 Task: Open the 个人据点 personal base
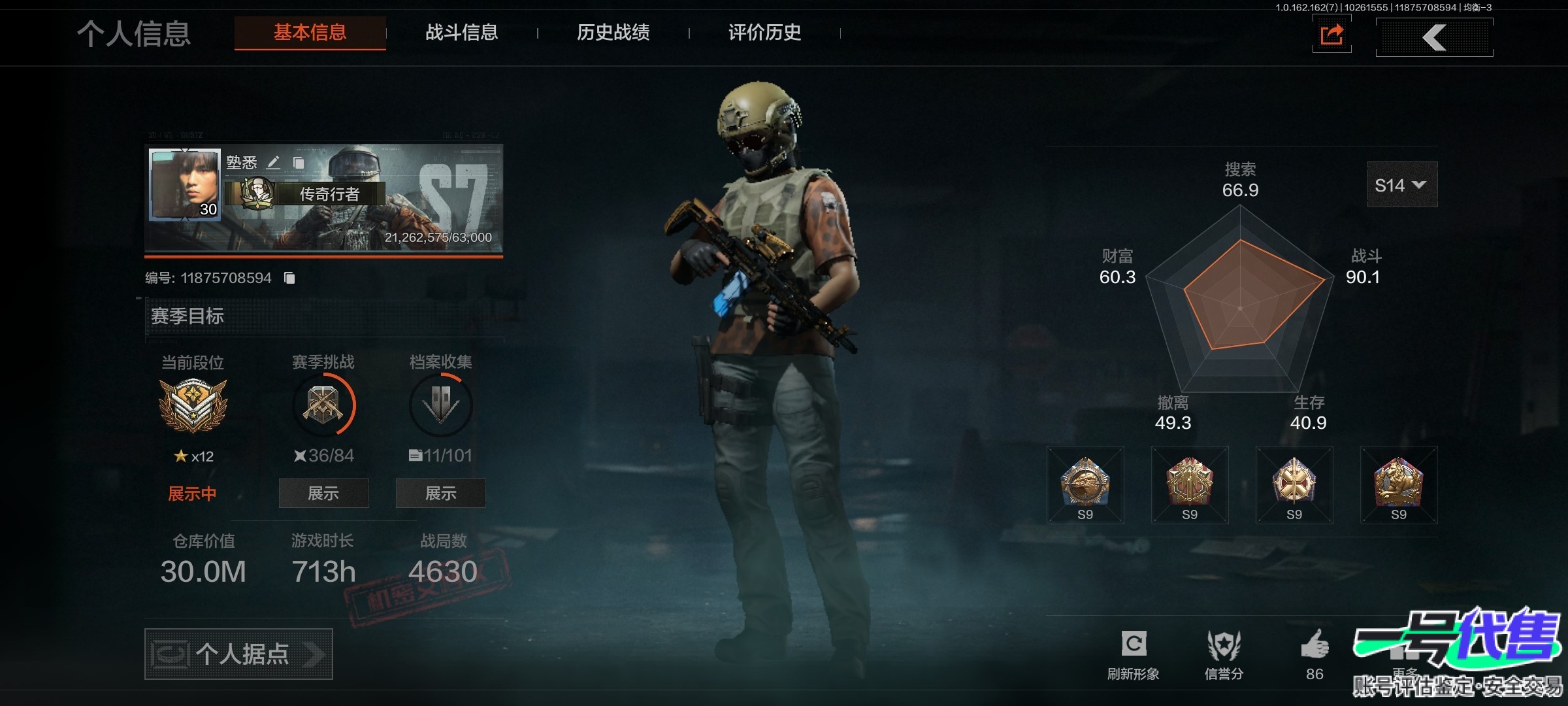coord(238,654)
